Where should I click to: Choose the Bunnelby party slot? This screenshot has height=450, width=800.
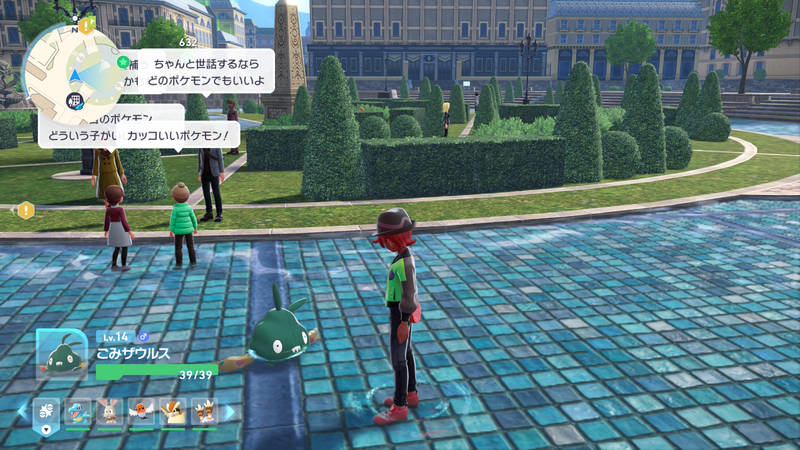tap(110, 411)
